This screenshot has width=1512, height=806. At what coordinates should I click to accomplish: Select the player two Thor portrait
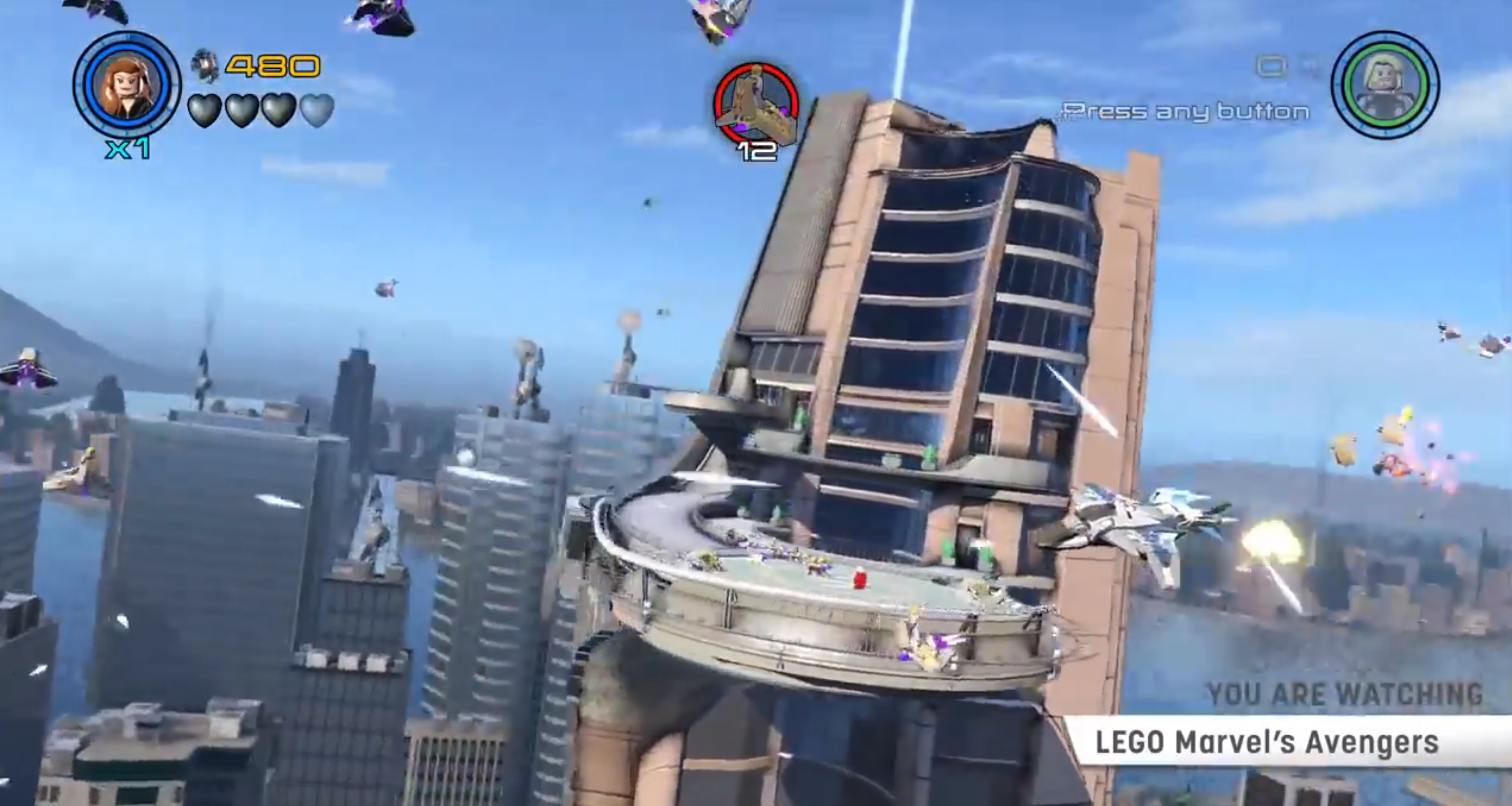coord(1385,85)
